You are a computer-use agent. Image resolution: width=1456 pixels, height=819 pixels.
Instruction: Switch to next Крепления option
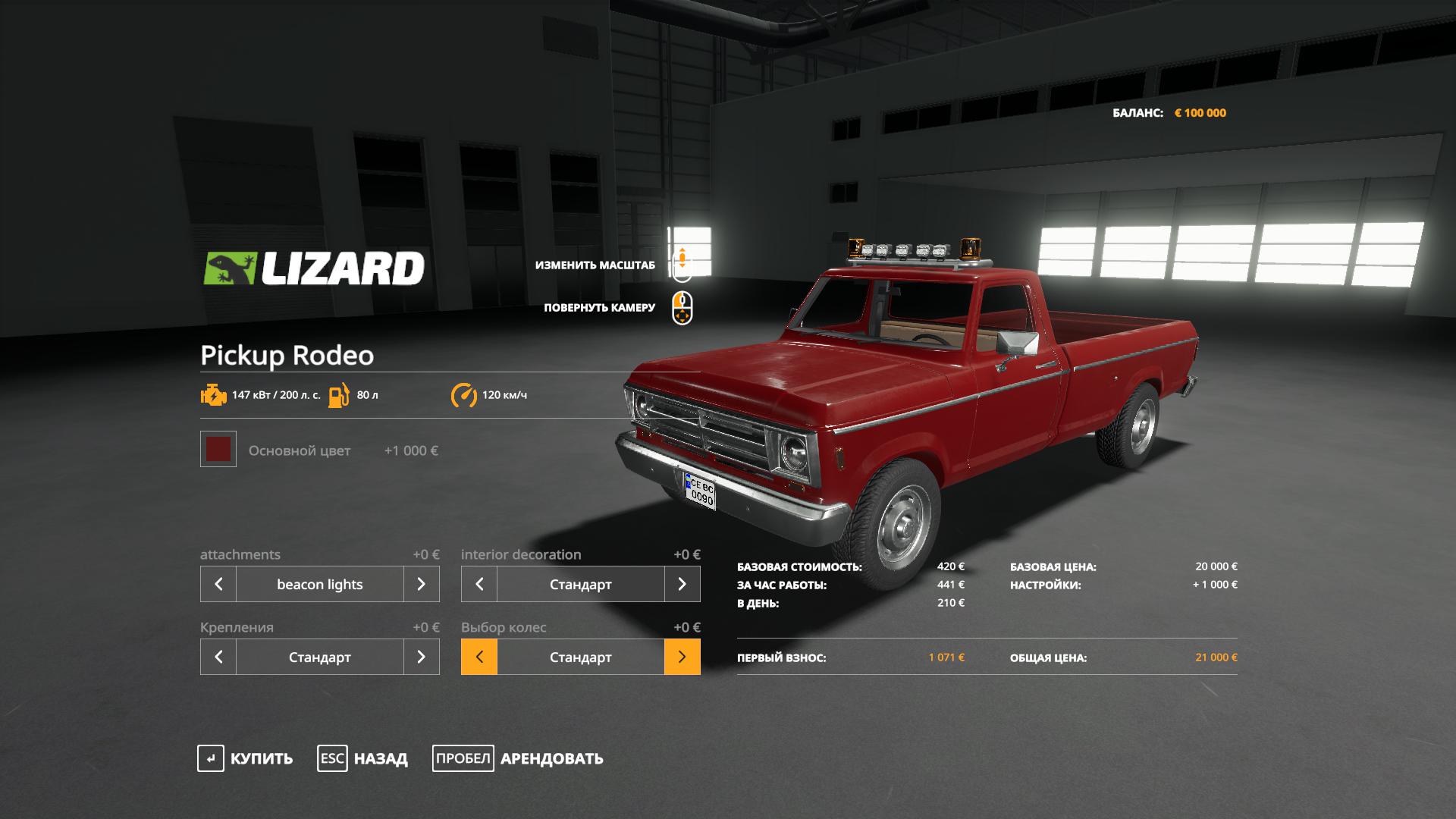(x=421, y=657)
